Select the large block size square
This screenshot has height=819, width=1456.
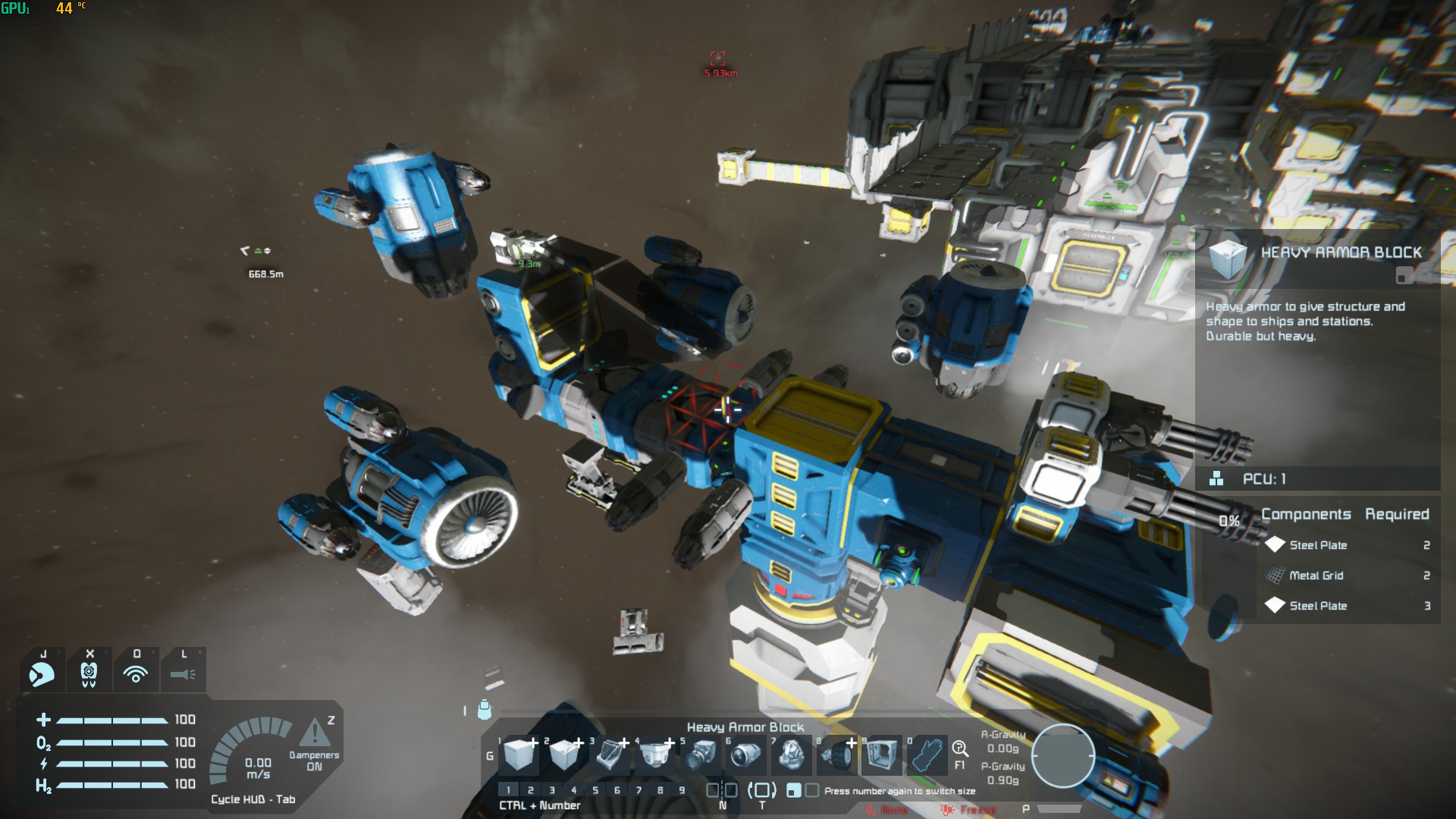[x=793, y=790]
